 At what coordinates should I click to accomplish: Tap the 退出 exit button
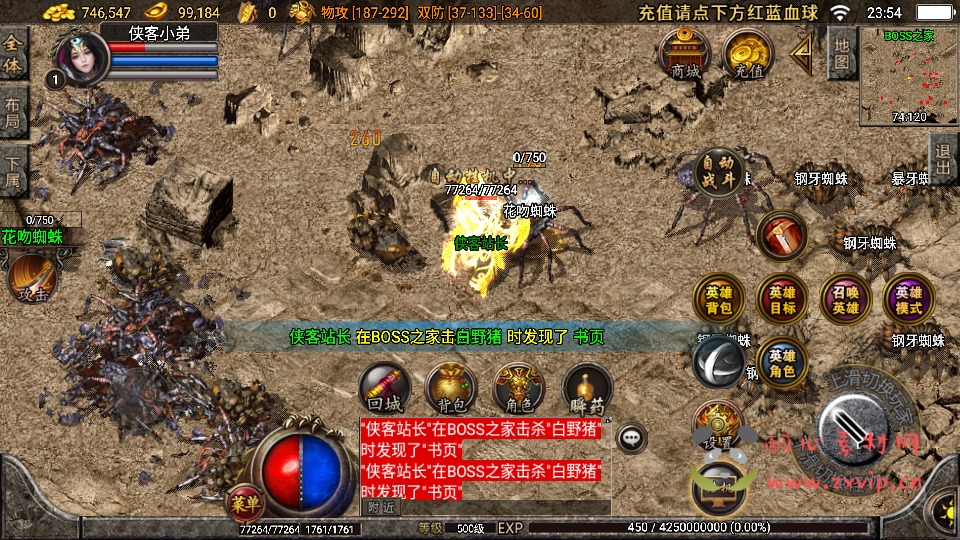(x=942, y=158)
